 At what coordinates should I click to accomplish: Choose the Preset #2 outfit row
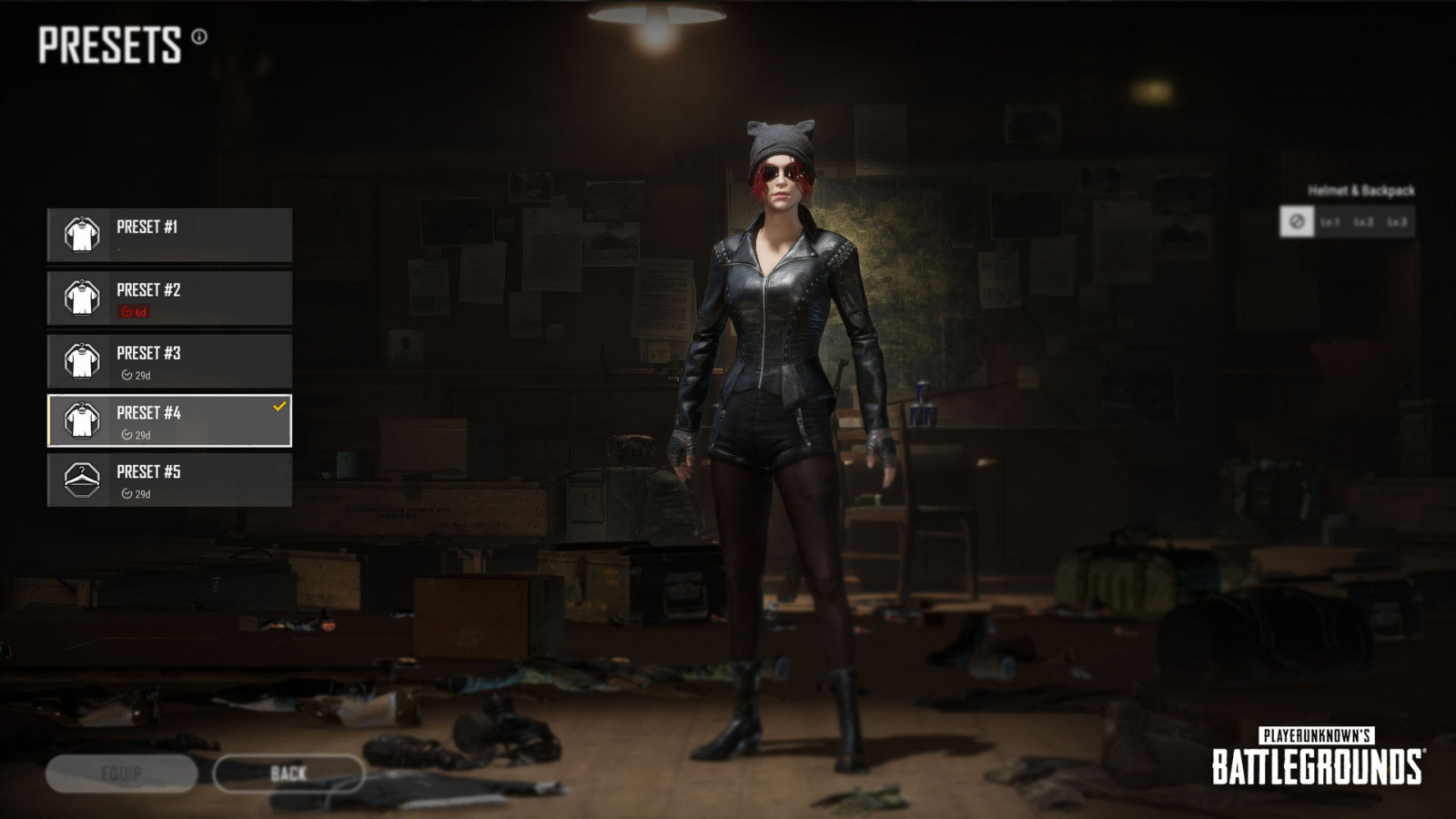pos(170,298)
